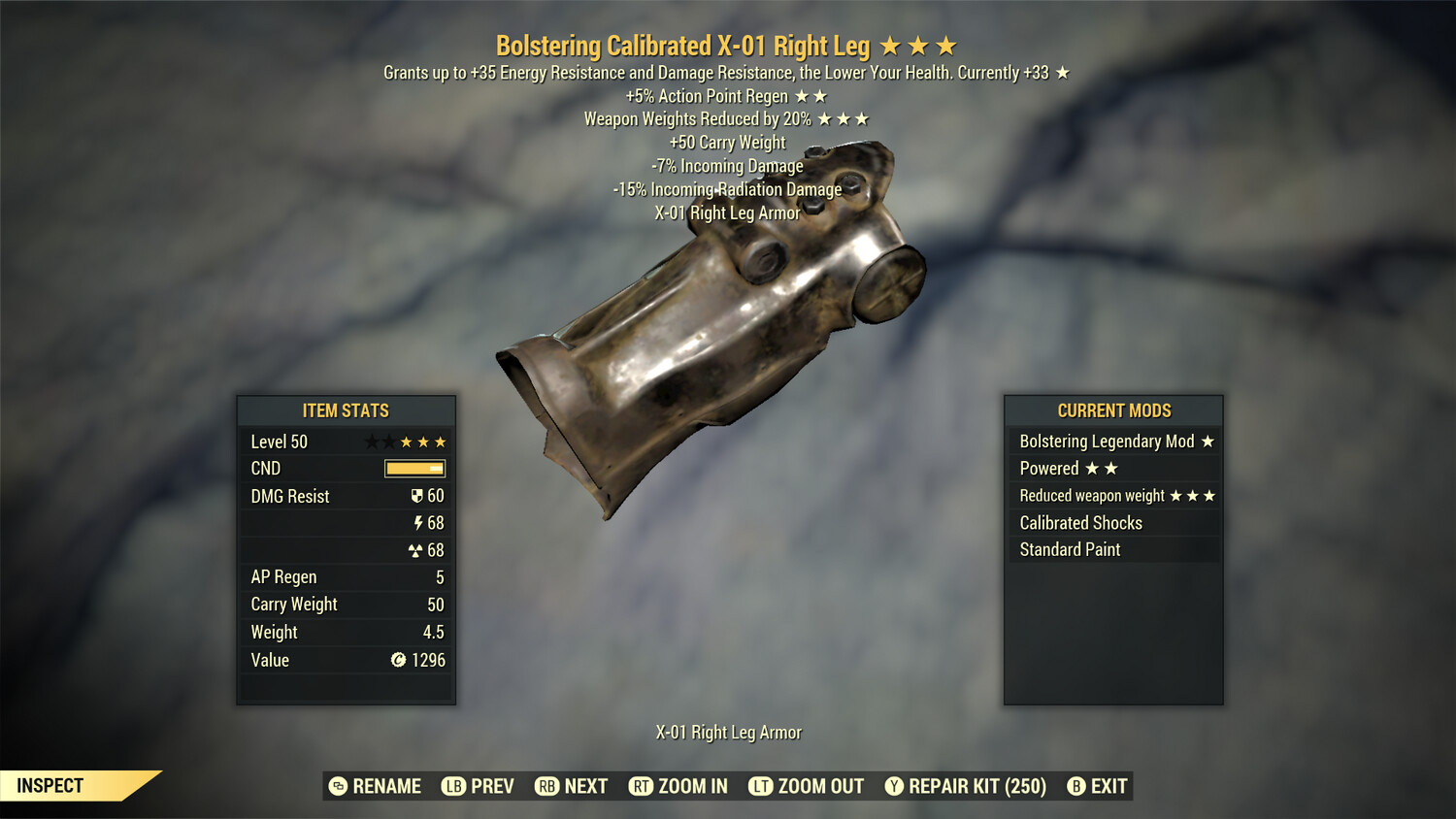Image resolution: width=1456 pixels, height=819 pixels.
Task: Select the Standard Paint entry
Action: [x=1113, y=550]
